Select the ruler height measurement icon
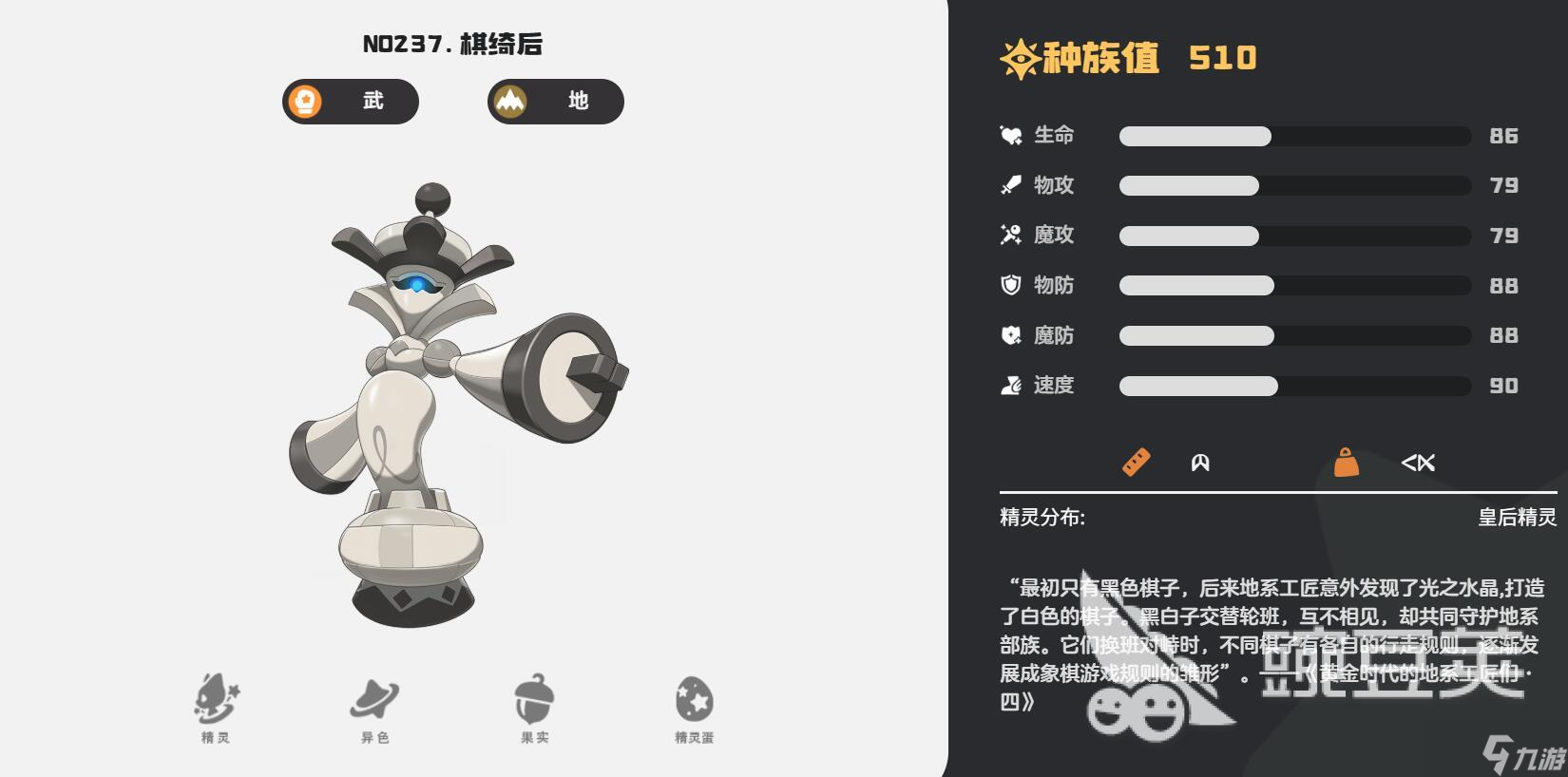1568x777 pixels. point(1137,463)
